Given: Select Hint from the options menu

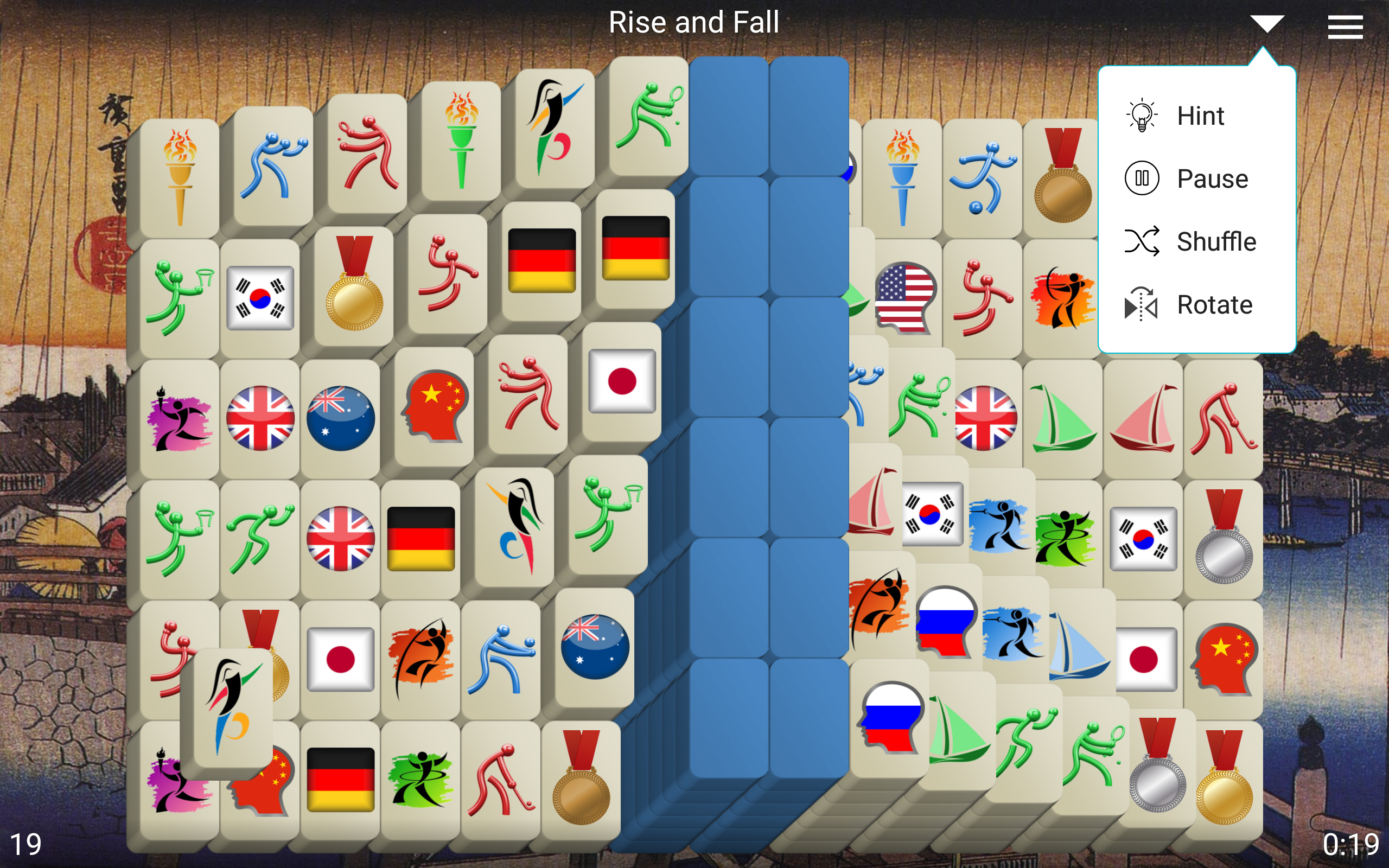Looking at the screenshot, I should tap(1200, 116).
